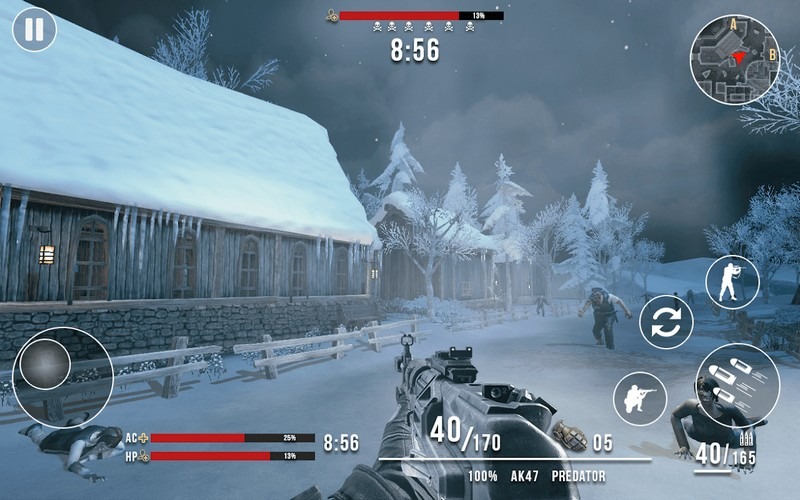The height and width of the screenshot is (500, 800).
Task: Throw a grenade using the grenade icon
Action: 569,435
